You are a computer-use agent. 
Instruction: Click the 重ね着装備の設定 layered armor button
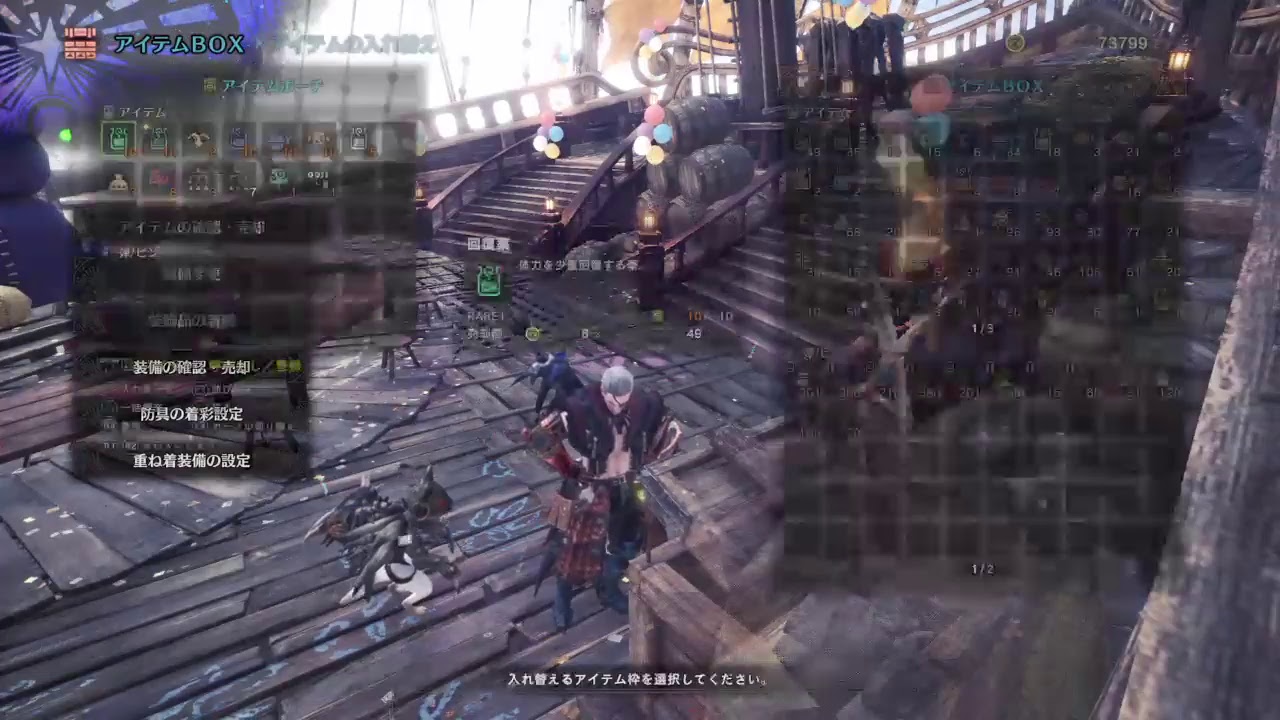193,461
